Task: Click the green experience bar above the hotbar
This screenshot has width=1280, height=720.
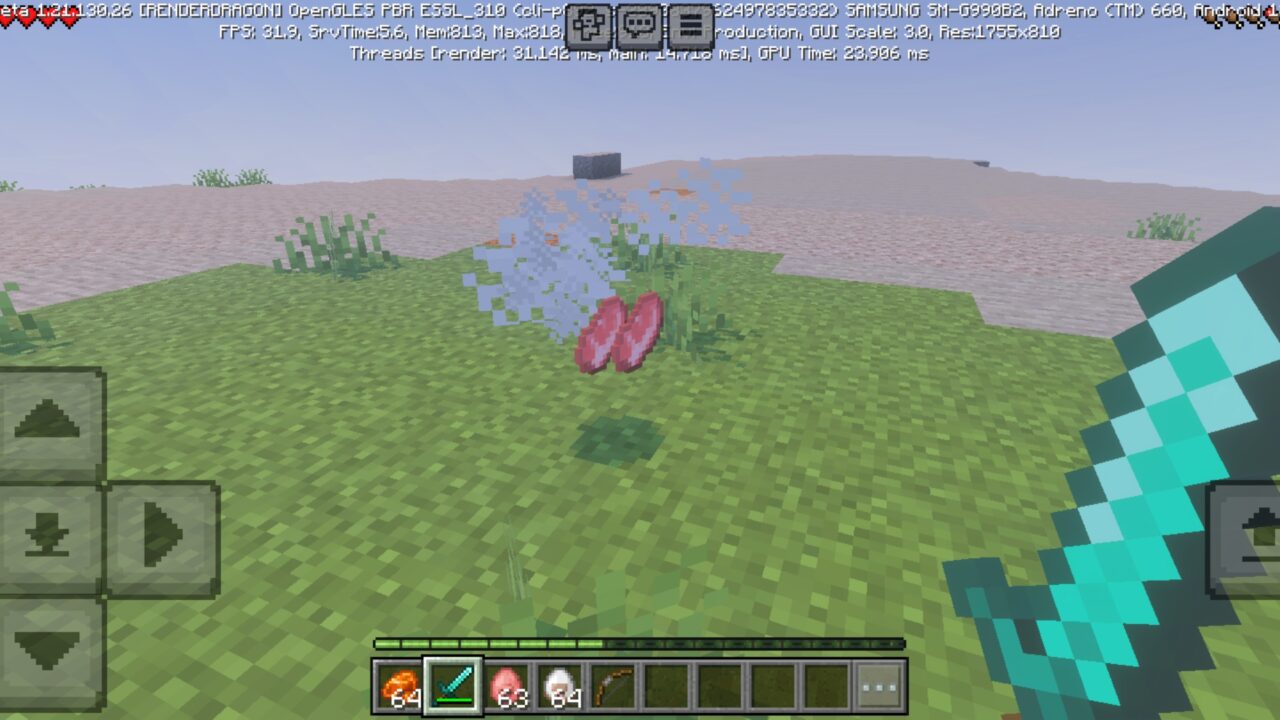Action: 640,644
